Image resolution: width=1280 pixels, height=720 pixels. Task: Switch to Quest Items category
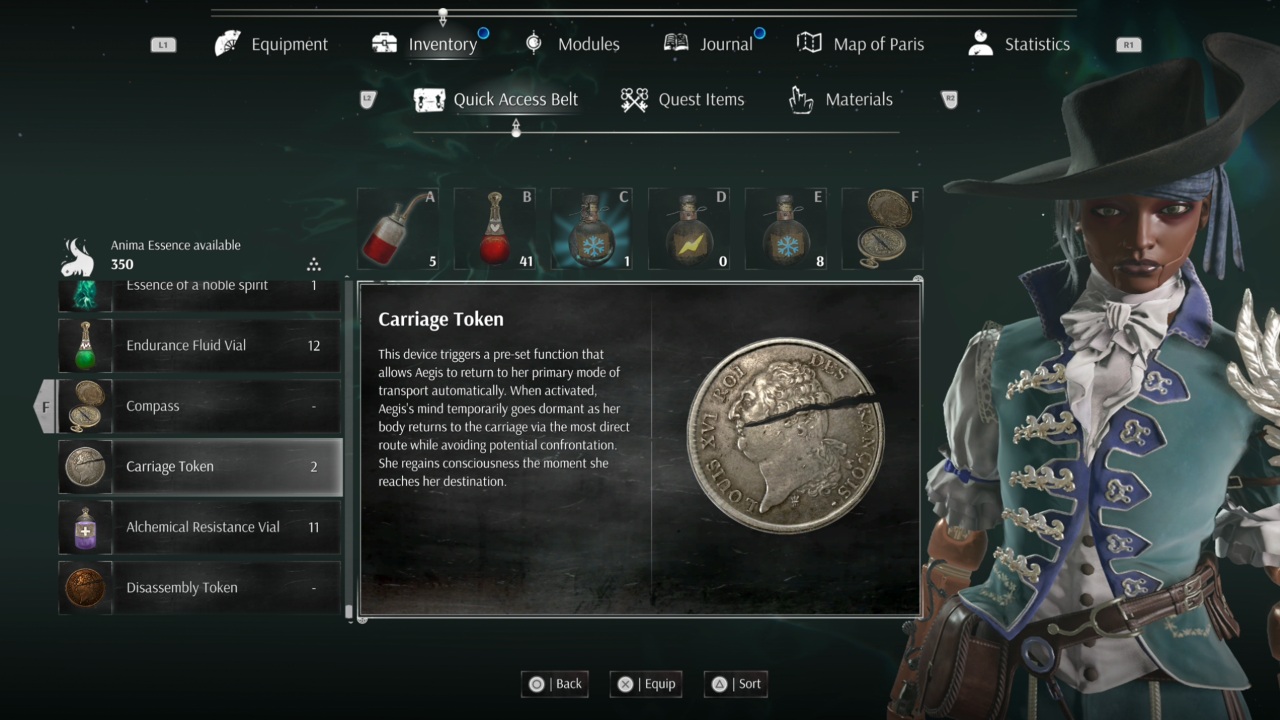tap(682, 99)
